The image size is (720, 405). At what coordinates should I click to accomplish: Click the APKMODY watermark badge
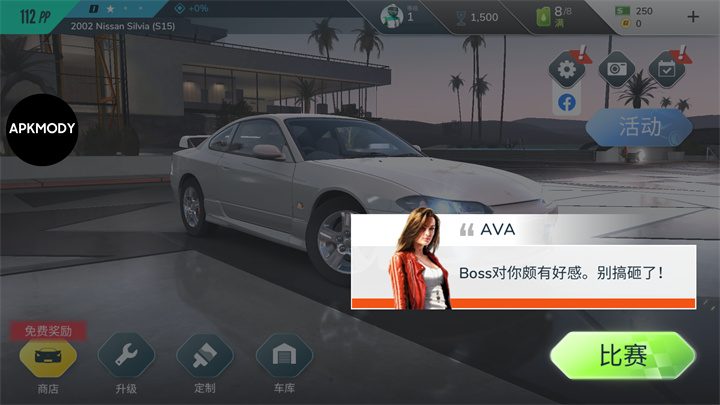(42, 128)
